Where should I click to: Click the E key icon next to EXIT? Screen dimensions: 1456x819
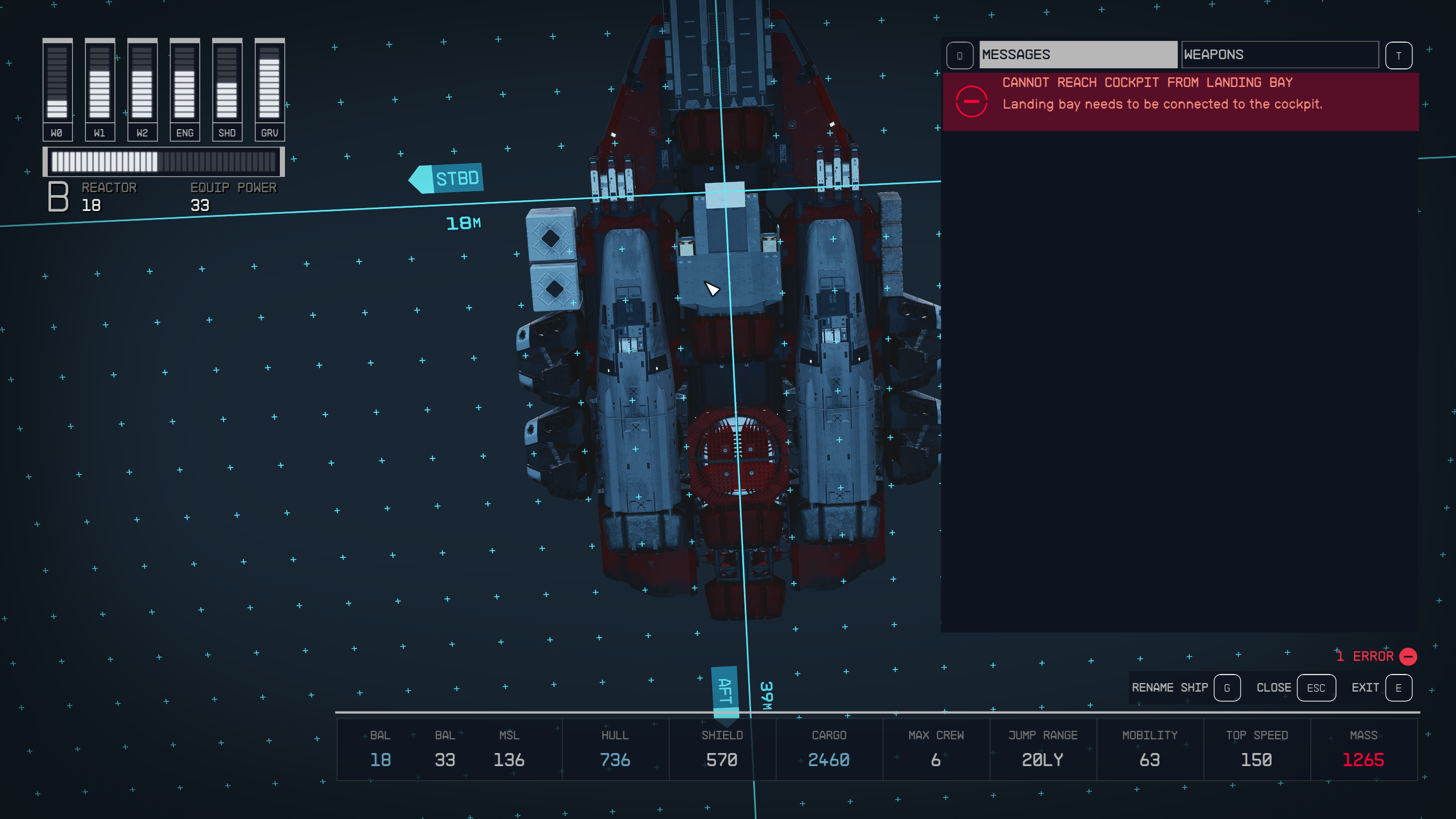1399,688
